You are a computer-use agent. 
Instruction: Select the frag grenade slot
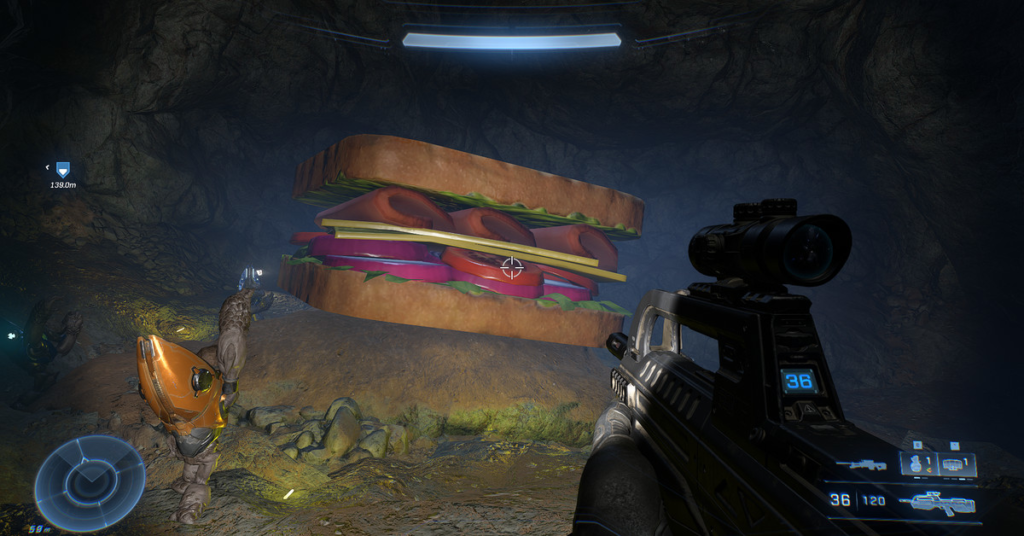click(917, 464)
